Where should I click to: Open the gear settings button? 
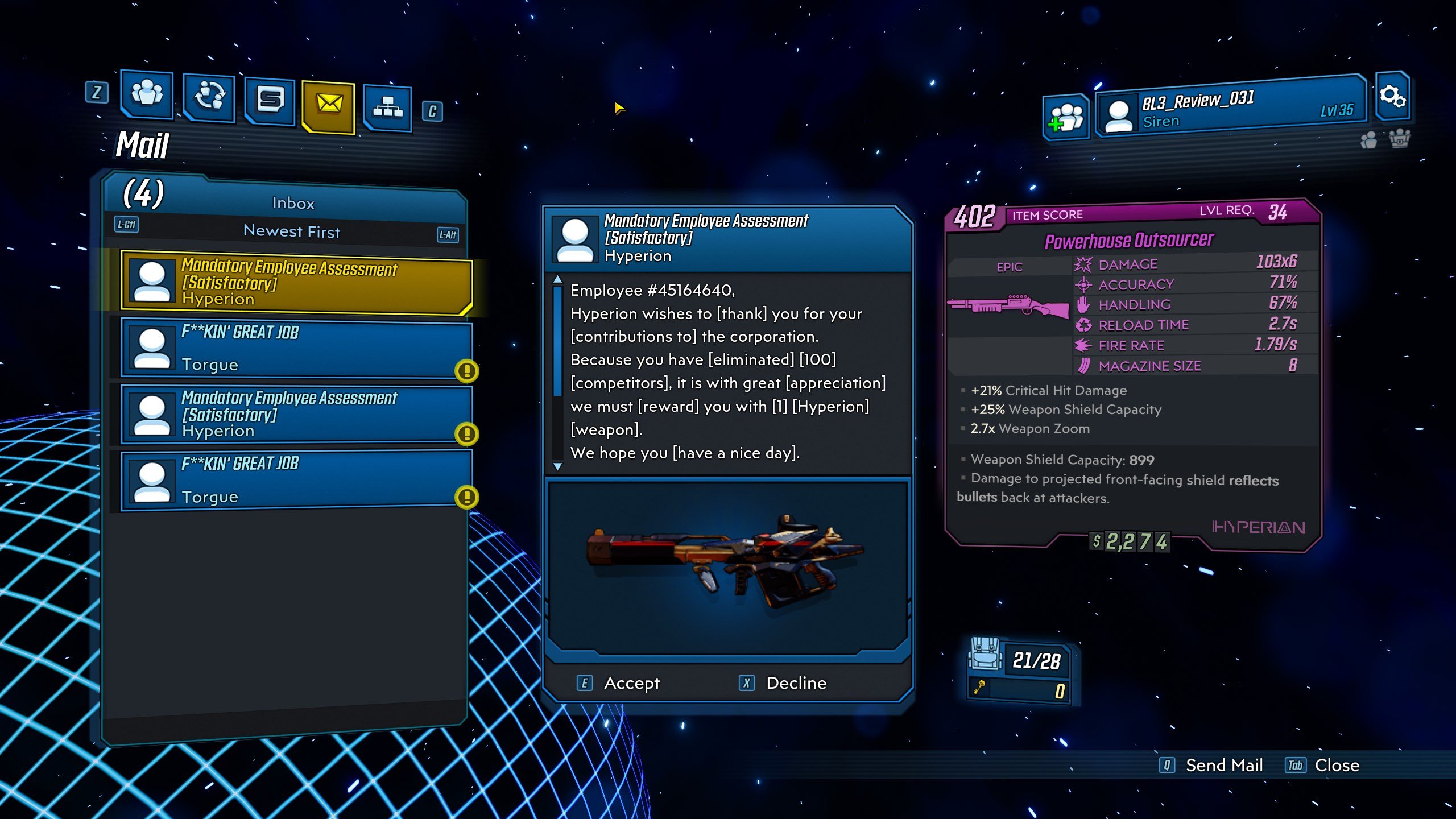pos(1392,96)
